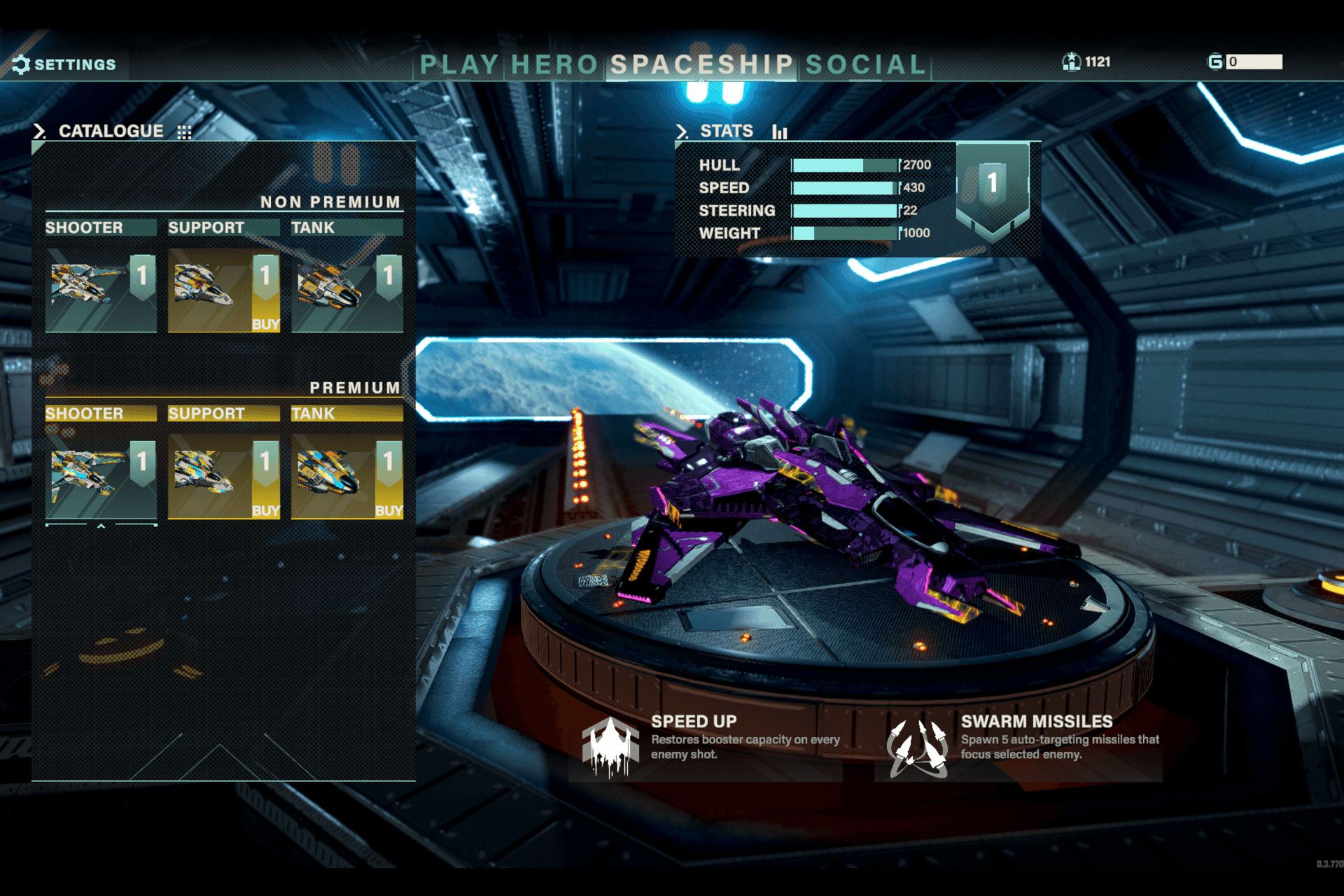Buy the non-premium Support ship
The width and height of the screenshot is (1344, 896).
click(265, 323)
